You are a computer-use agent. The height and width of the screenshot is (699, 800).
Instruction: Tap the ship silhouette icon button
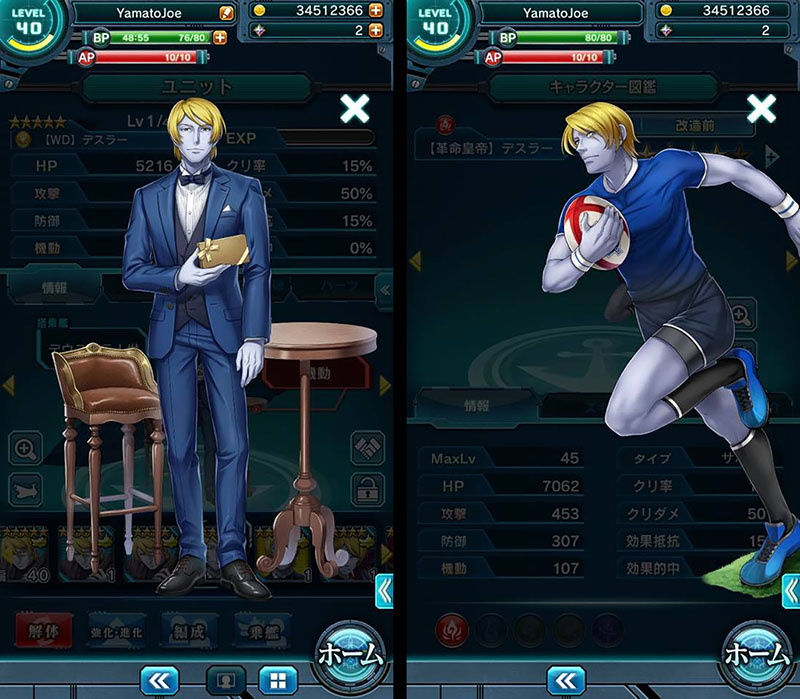(x=26, y=490)
